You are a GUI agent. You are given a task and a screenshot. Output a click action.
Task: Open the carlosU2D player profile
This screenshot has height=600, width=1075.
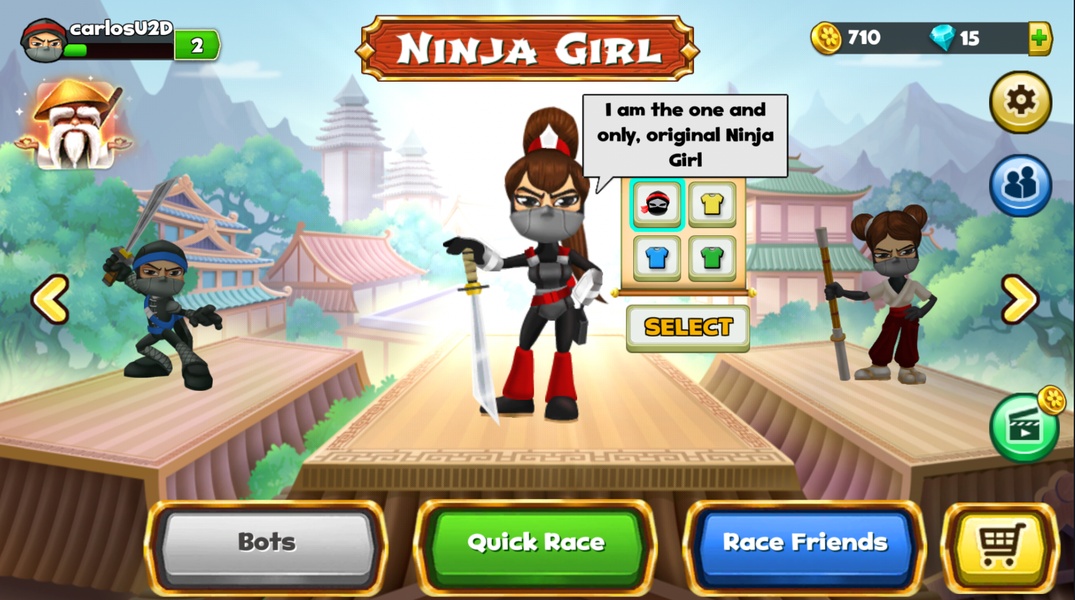click(45, 40)
